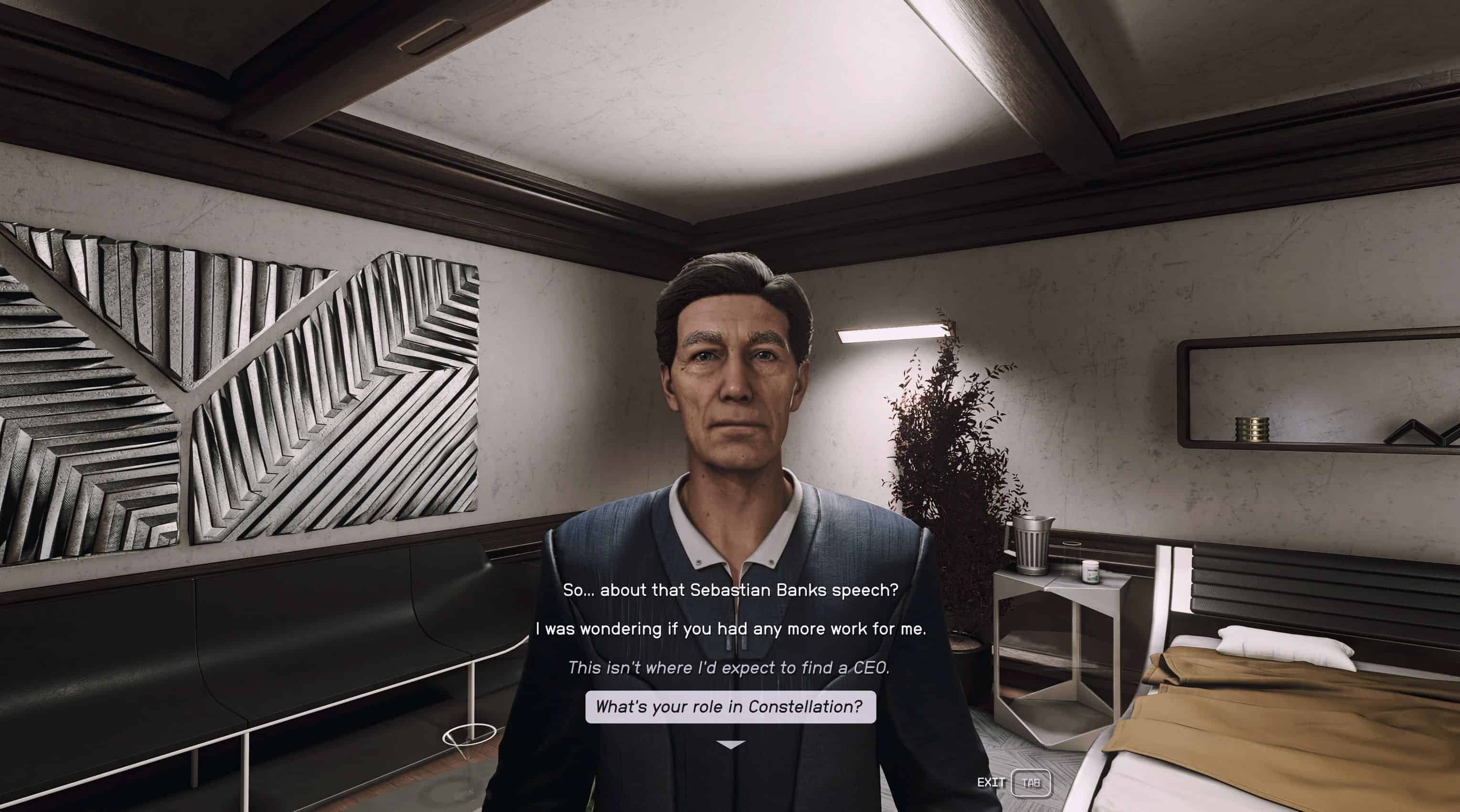This screenshot has width=1460, height=812.
Task: Ask about the Sebastian Banks speech
Action: (x=730, y=590)
